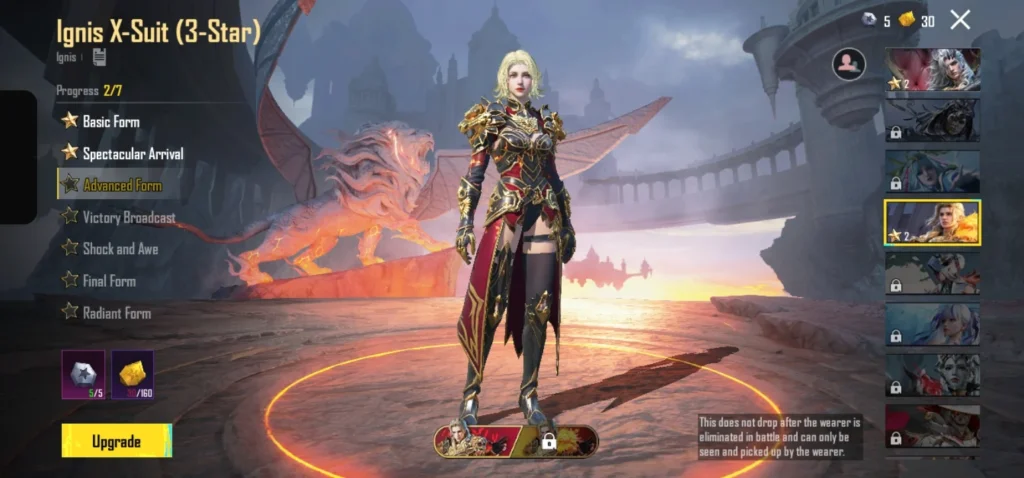Select the locked red-hat X-Suit thumbnail
The image size is (1024, 478).
click(x=932, y=426)
